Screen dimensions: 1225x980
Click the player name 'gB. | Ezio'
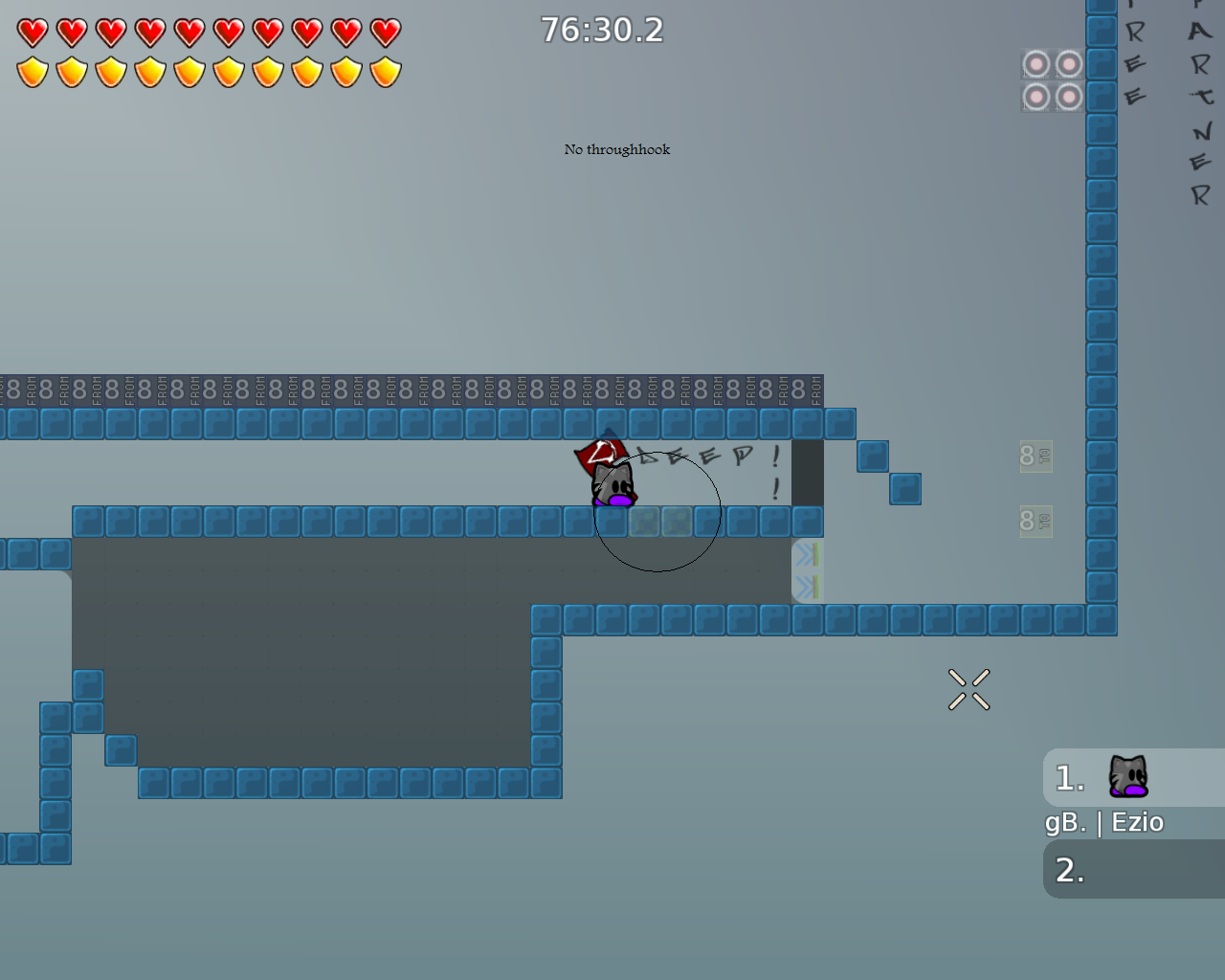pyautogui.click(x=1103, y=821)
